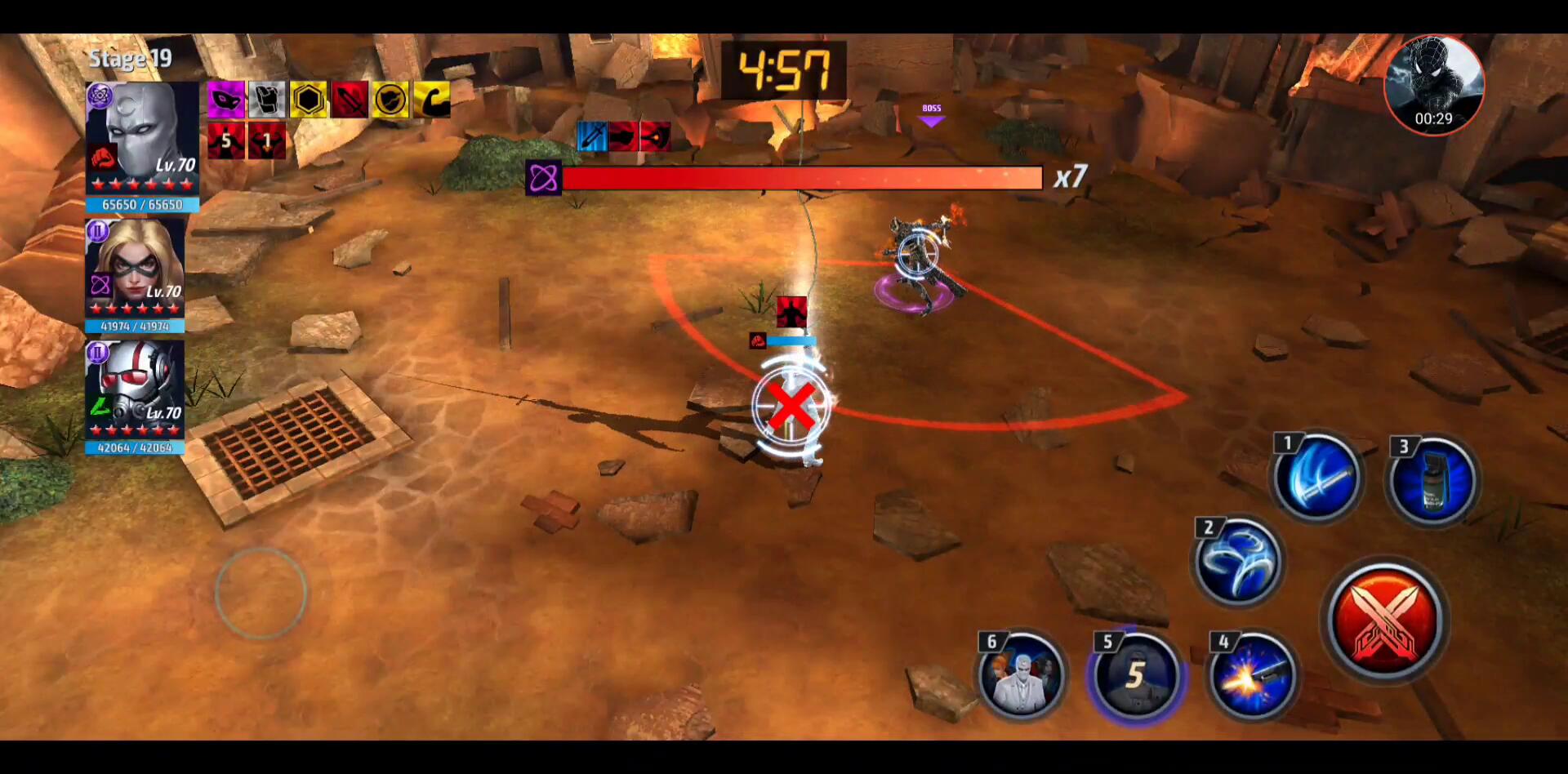Tap the red crossed-swords basic attack button
Screen dimensions: 1568x774
click(x=1385, y=621)
